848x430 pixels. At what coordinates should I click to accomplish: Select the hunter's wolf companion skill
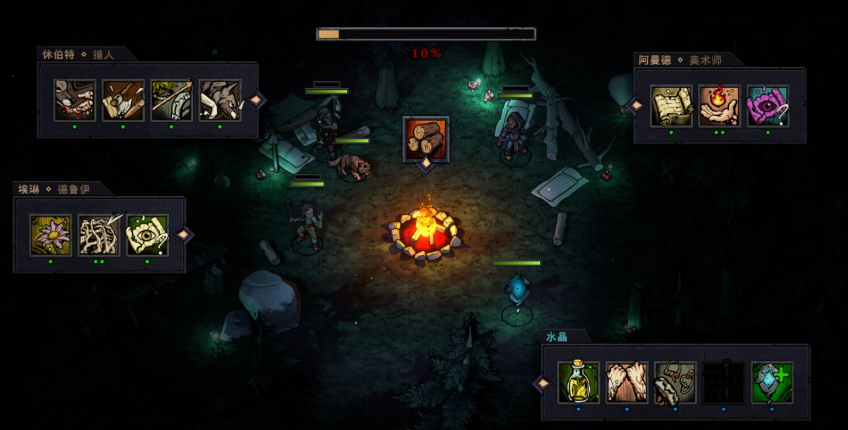click(219, 101)
